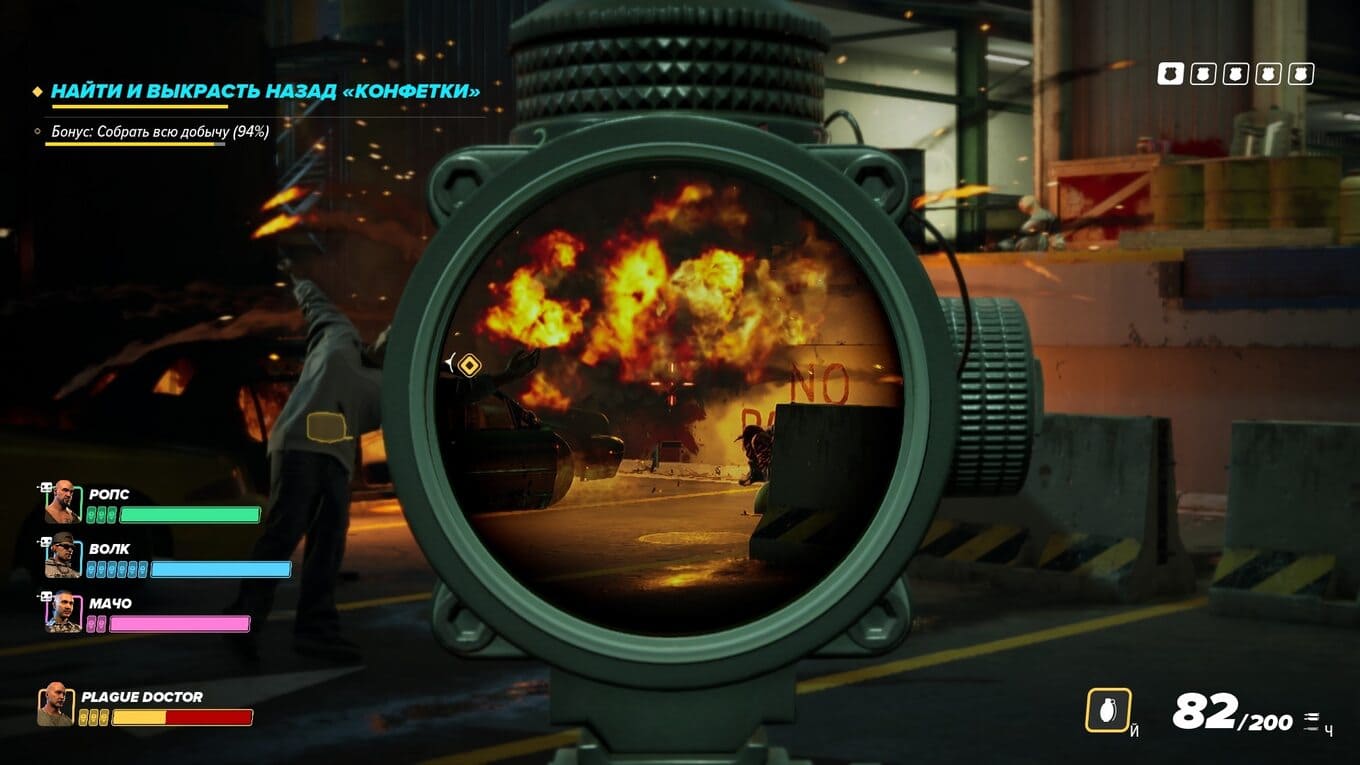1360x765 pixels.
Task: Select the «НАЙТИ И ВЫКРАСТЬ НАЗАД «КОНФЕТКИ»» objective
Action: tap(265, 91)
